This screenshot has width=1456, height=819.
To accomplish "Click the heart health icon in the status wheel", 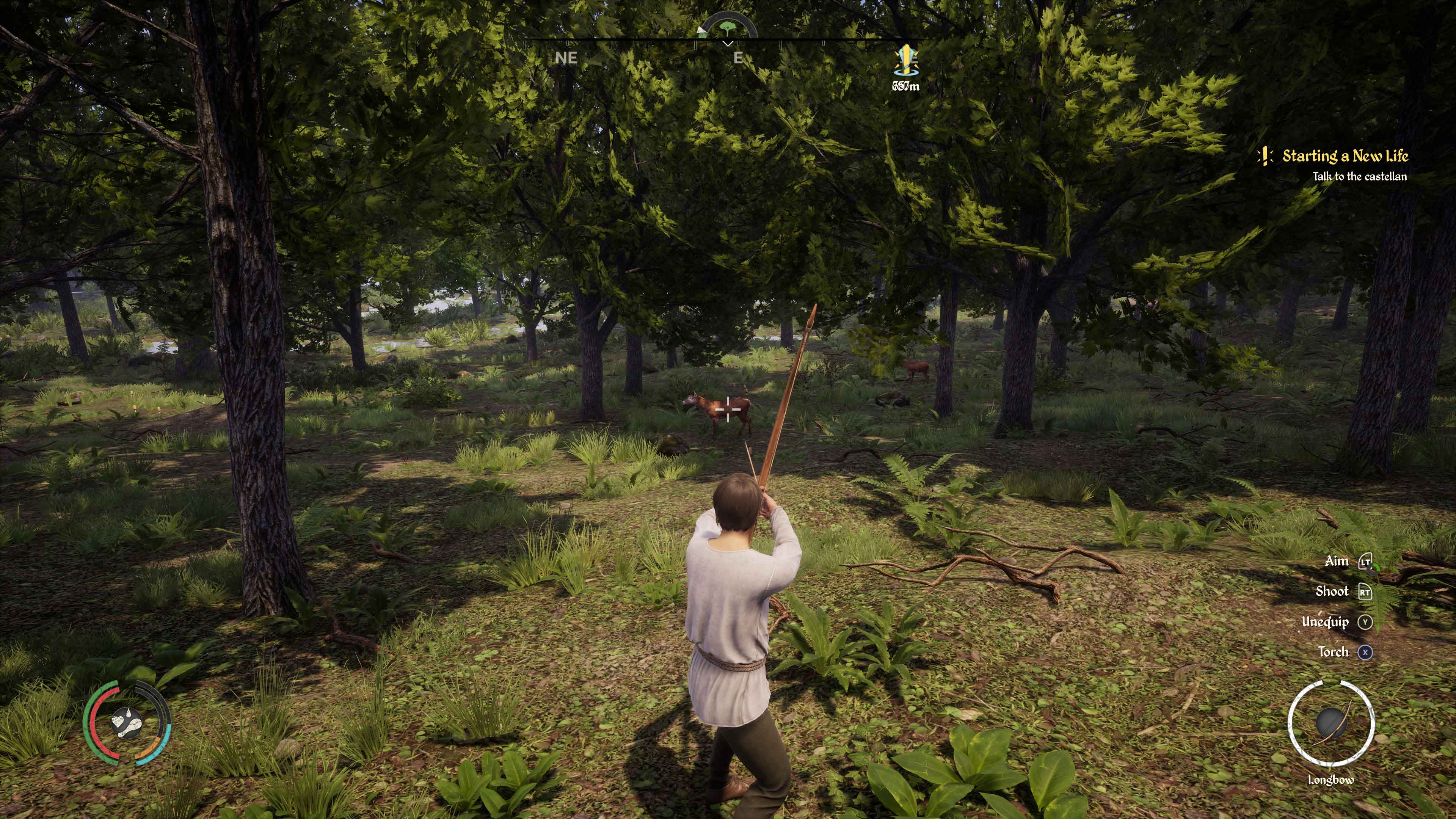I will pyautogui.click(x=119, y=722).
